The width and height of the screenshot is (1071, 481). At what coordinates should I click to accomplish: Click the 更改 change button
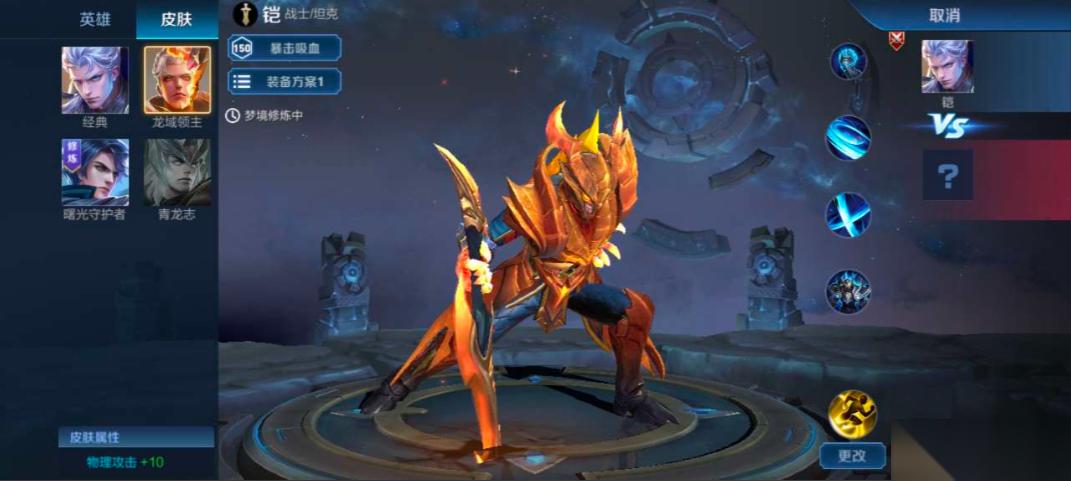click(852, 456)
